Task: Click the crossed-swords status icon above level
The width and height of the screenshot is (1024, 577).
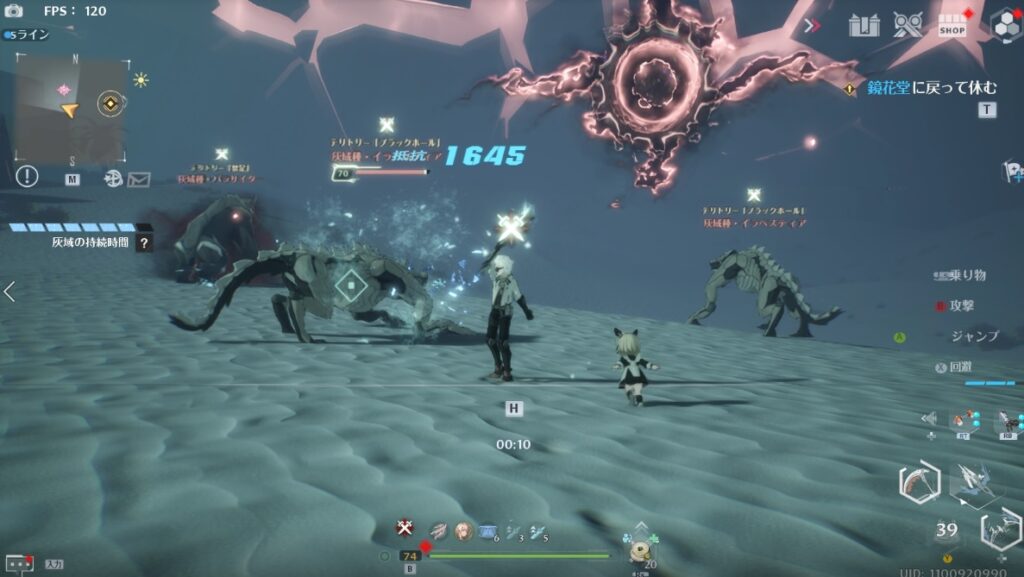Action: pyautogui.click(x=404, y=528)
